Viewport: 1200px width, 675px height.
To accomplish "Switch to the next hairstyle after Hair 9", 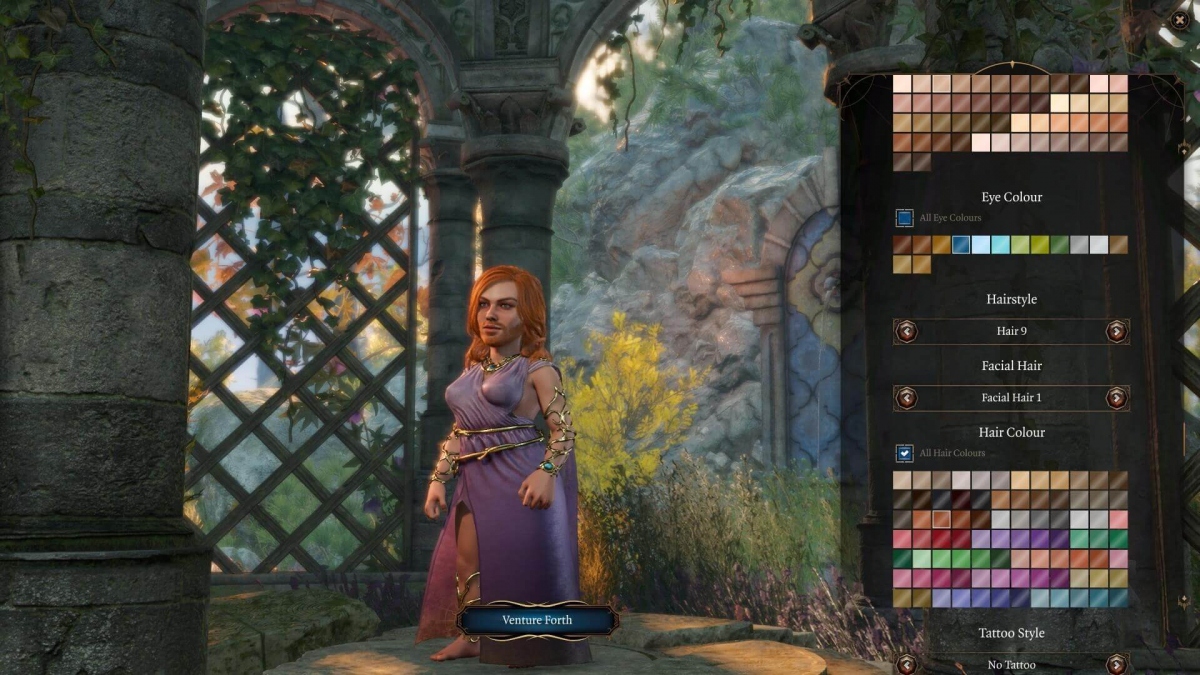I will [x=1116, y=331].
